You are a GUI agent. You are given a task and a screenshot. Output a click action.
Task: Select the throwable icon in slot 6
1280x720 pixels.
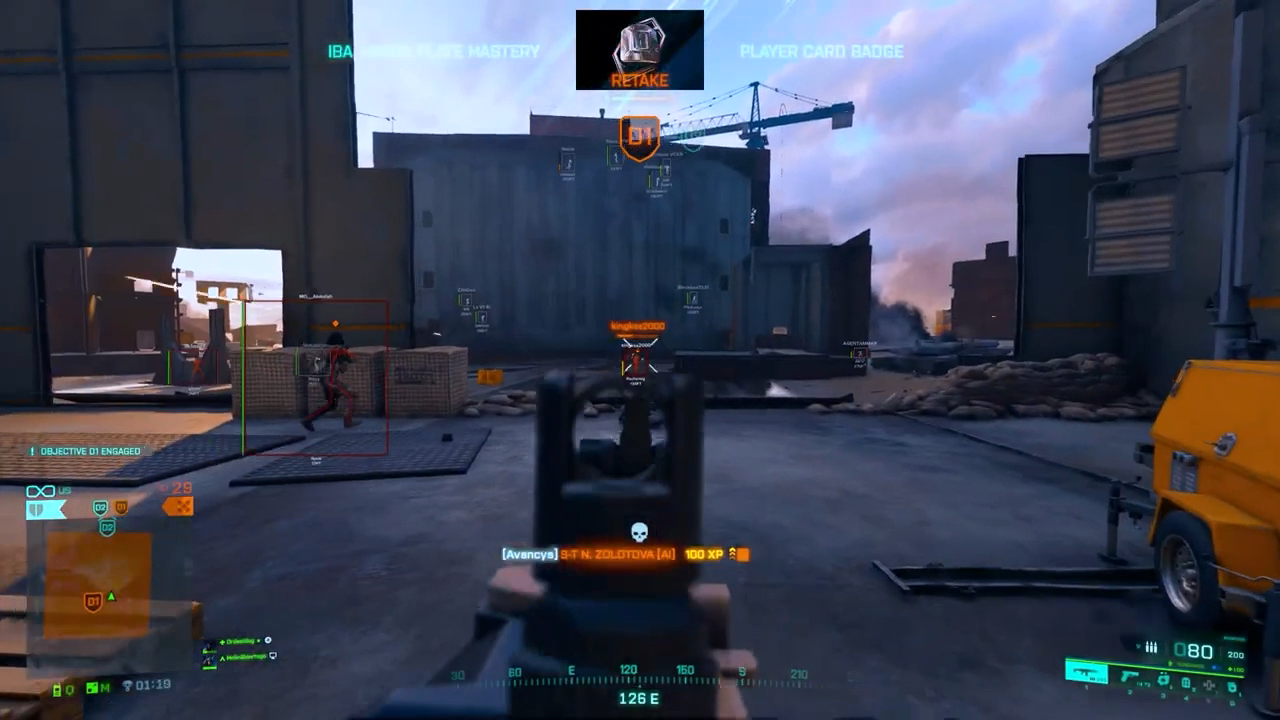tap(1232, 687)
